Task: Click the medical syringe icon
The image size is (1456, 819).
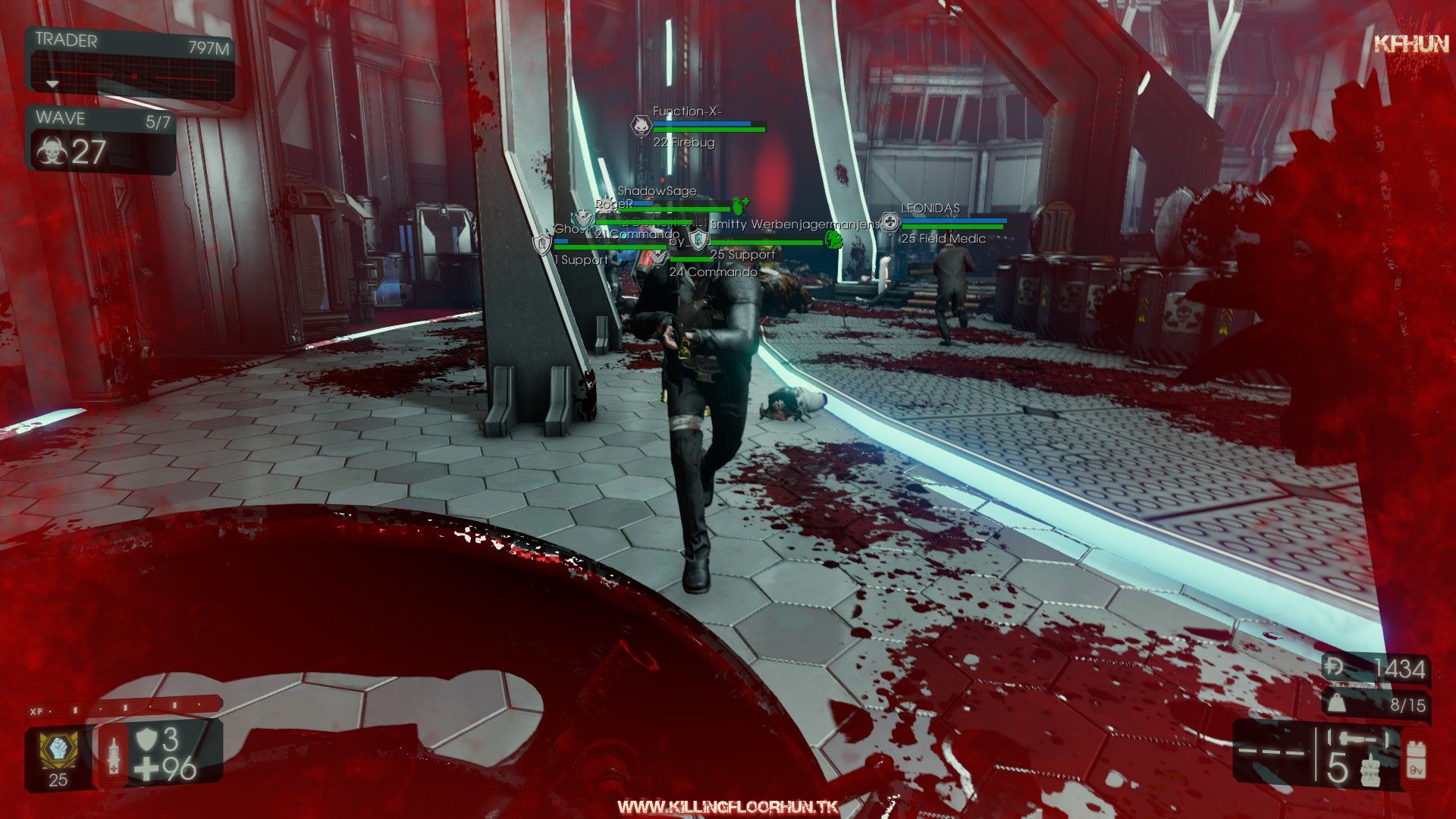Action: click(x=113, y=755)
